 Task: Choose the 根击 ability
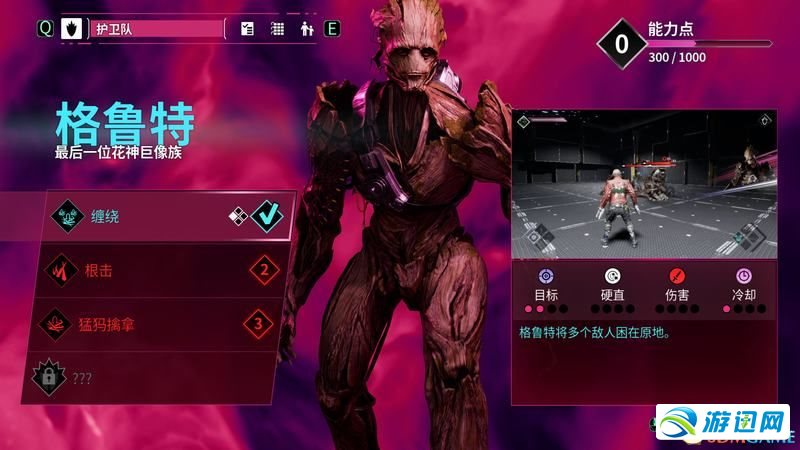click(x=160, y=270)
